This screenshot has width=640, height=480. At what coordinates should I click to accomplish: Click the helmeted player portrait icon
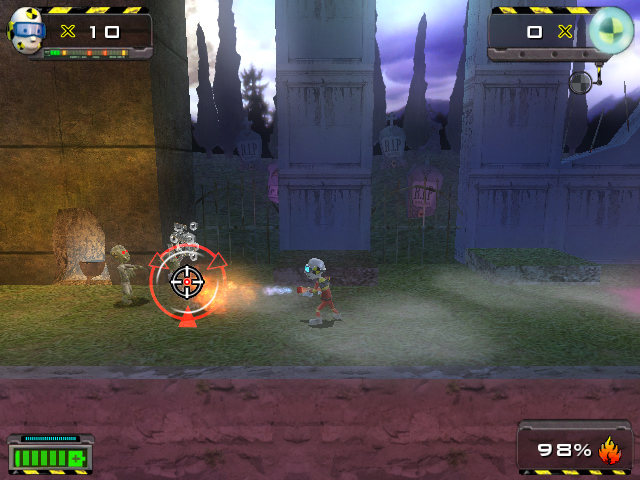[x=27, y=31]
